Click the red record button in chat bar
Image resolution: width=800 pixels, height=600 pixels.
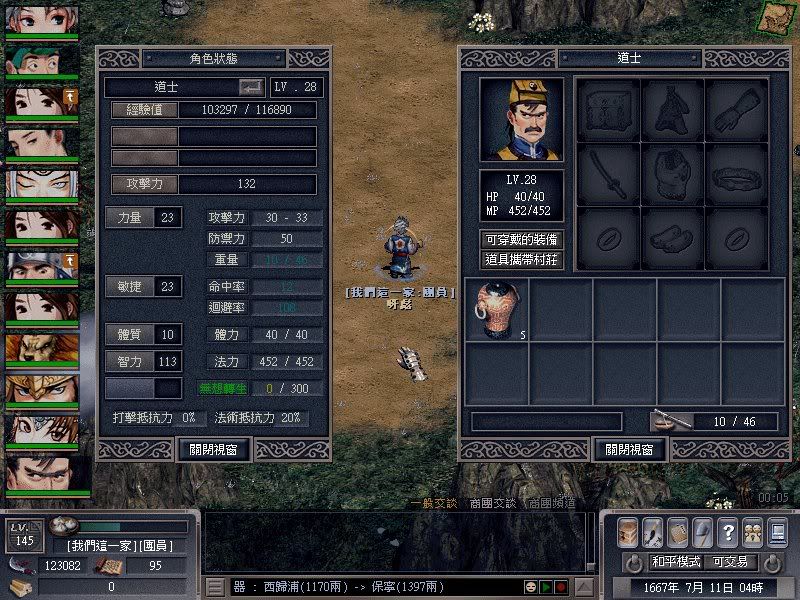(561, 586)
